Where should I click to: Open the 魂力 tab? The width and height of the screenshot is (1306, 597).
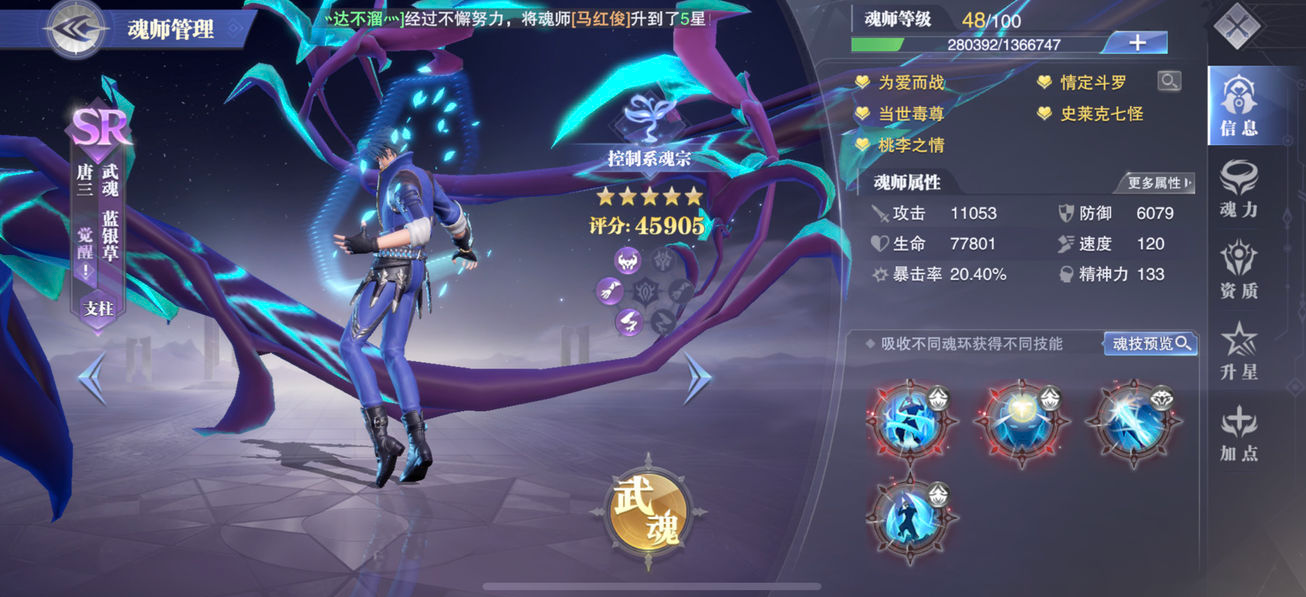[1238, 189]
